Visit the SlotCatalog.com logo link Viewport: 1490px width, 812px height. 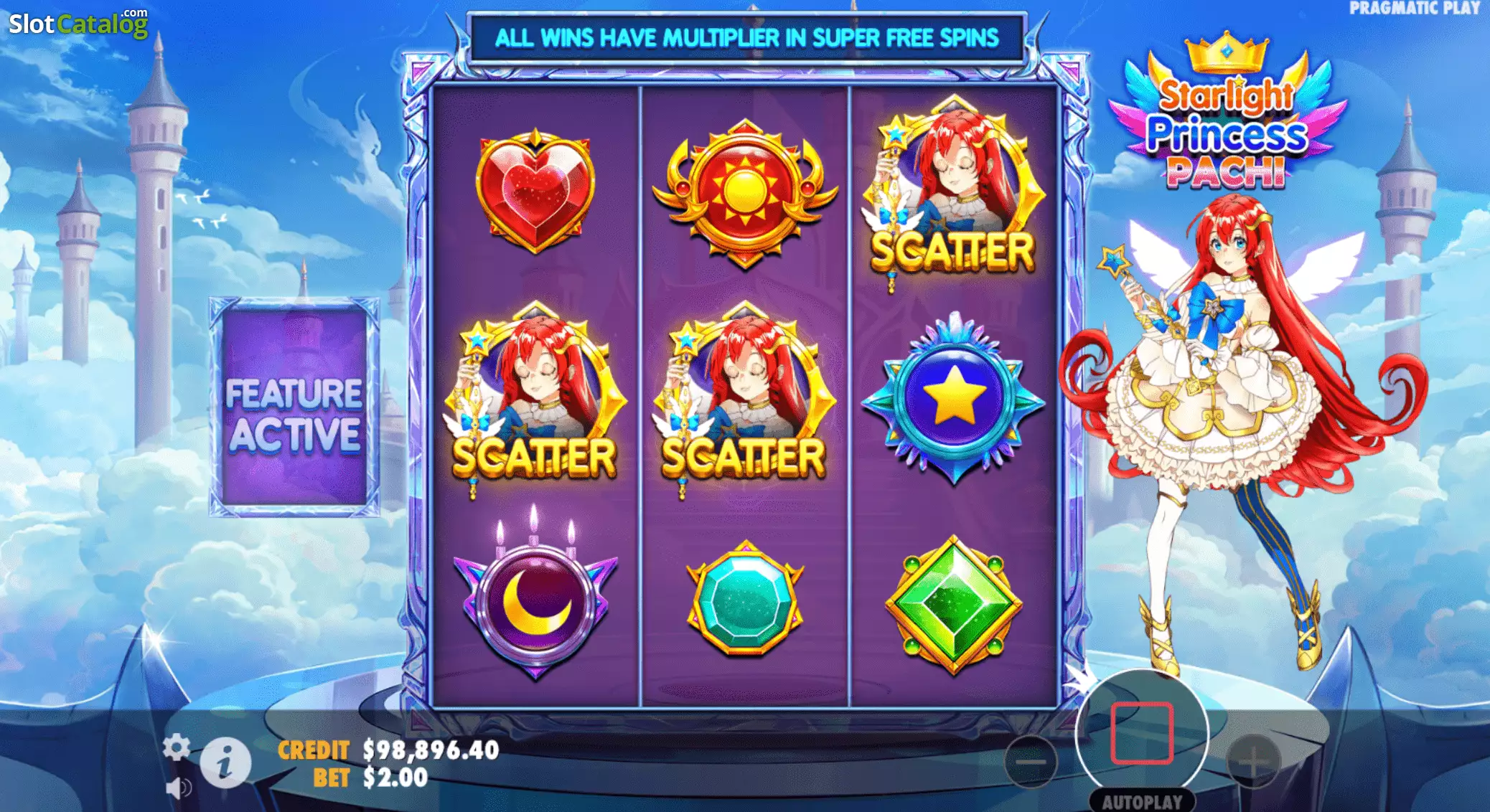[78, 24]
